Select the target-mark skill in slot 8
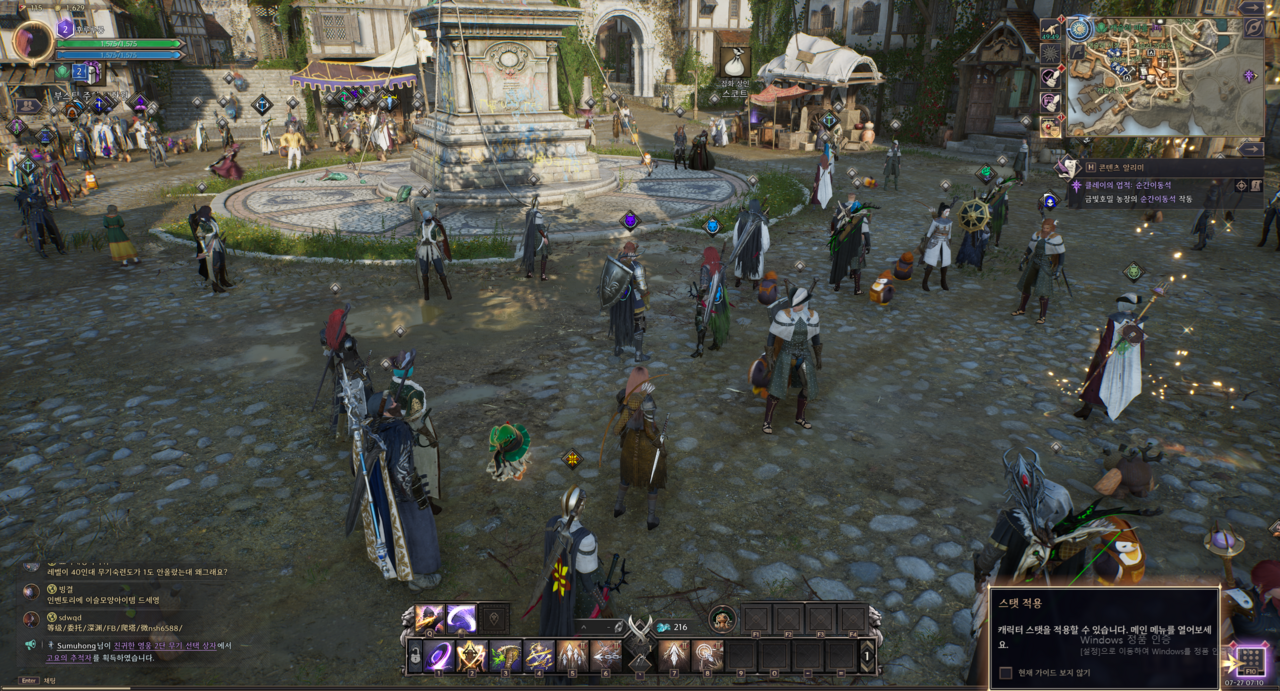The width and height of the screenshot is (1280, 691). pos(708,656)
